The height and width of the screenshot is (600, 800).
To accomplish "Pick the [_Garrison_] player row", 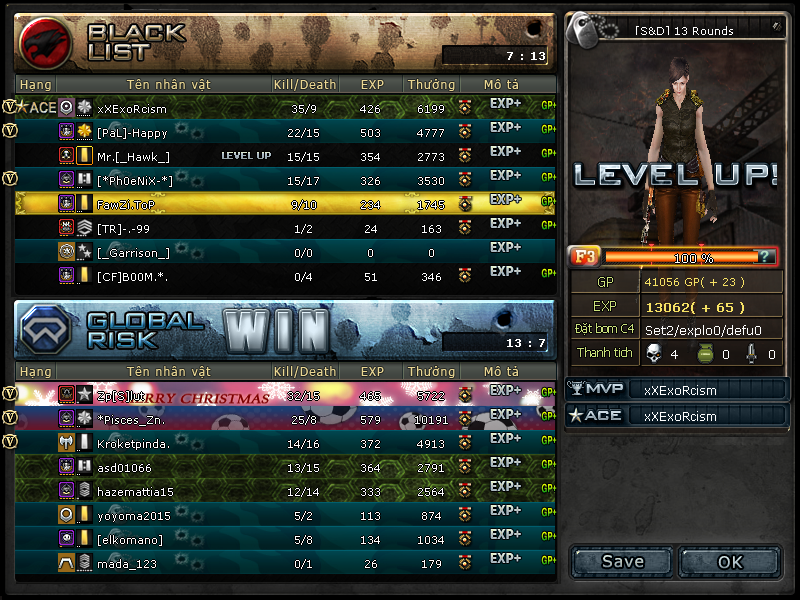I will tap(133, 252).
